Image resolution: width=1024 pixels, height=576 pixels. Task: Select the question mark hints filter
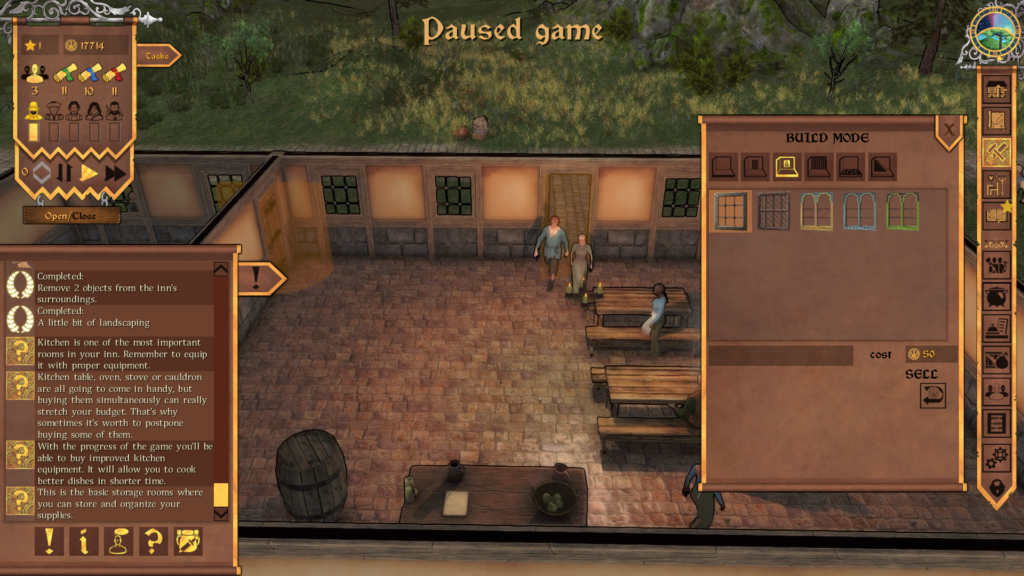click(x=154, y=541)
